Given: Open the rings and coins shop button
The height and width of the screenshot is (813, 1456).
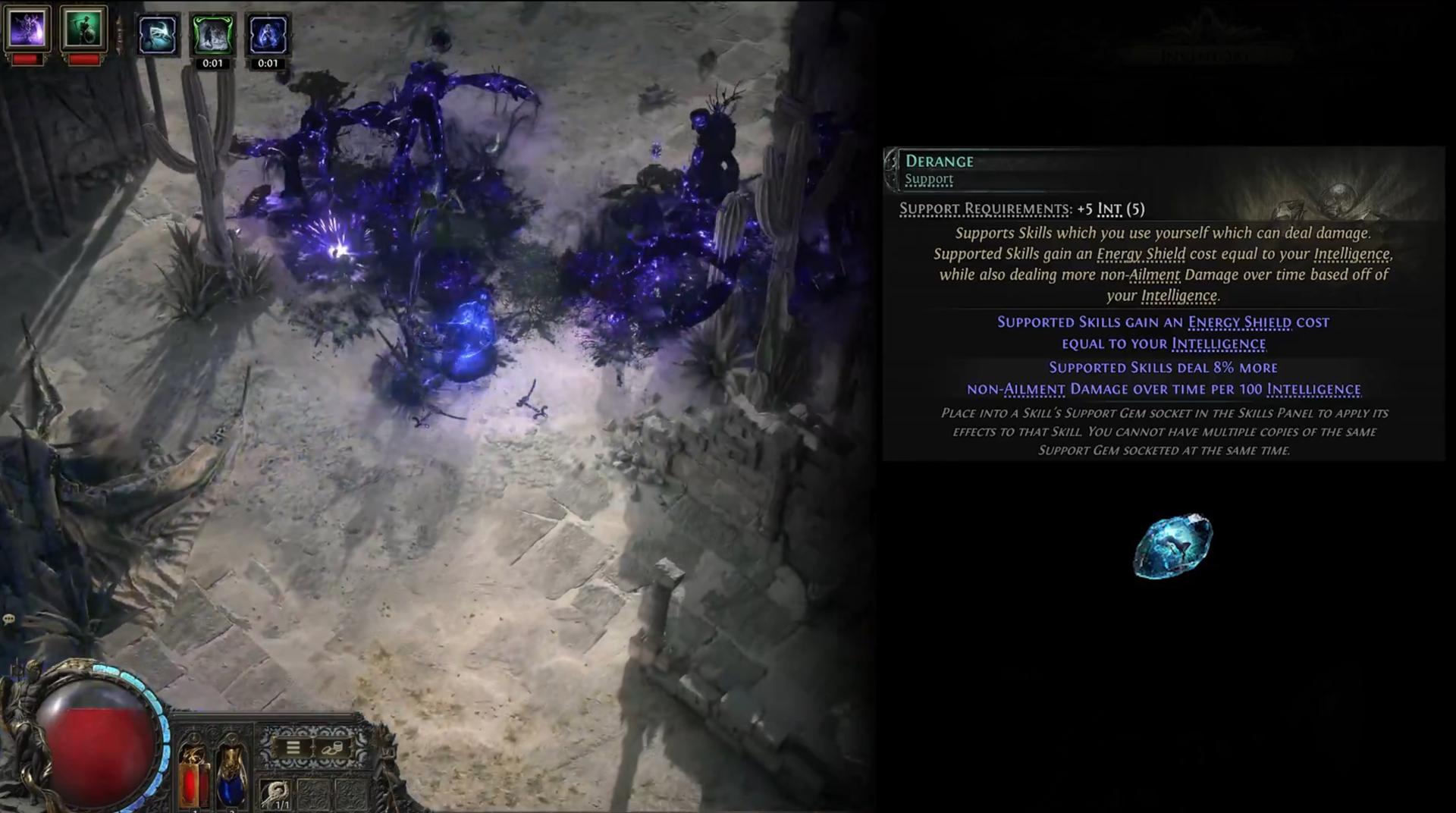Looking at the screenshot, I should tap(332, 748).
